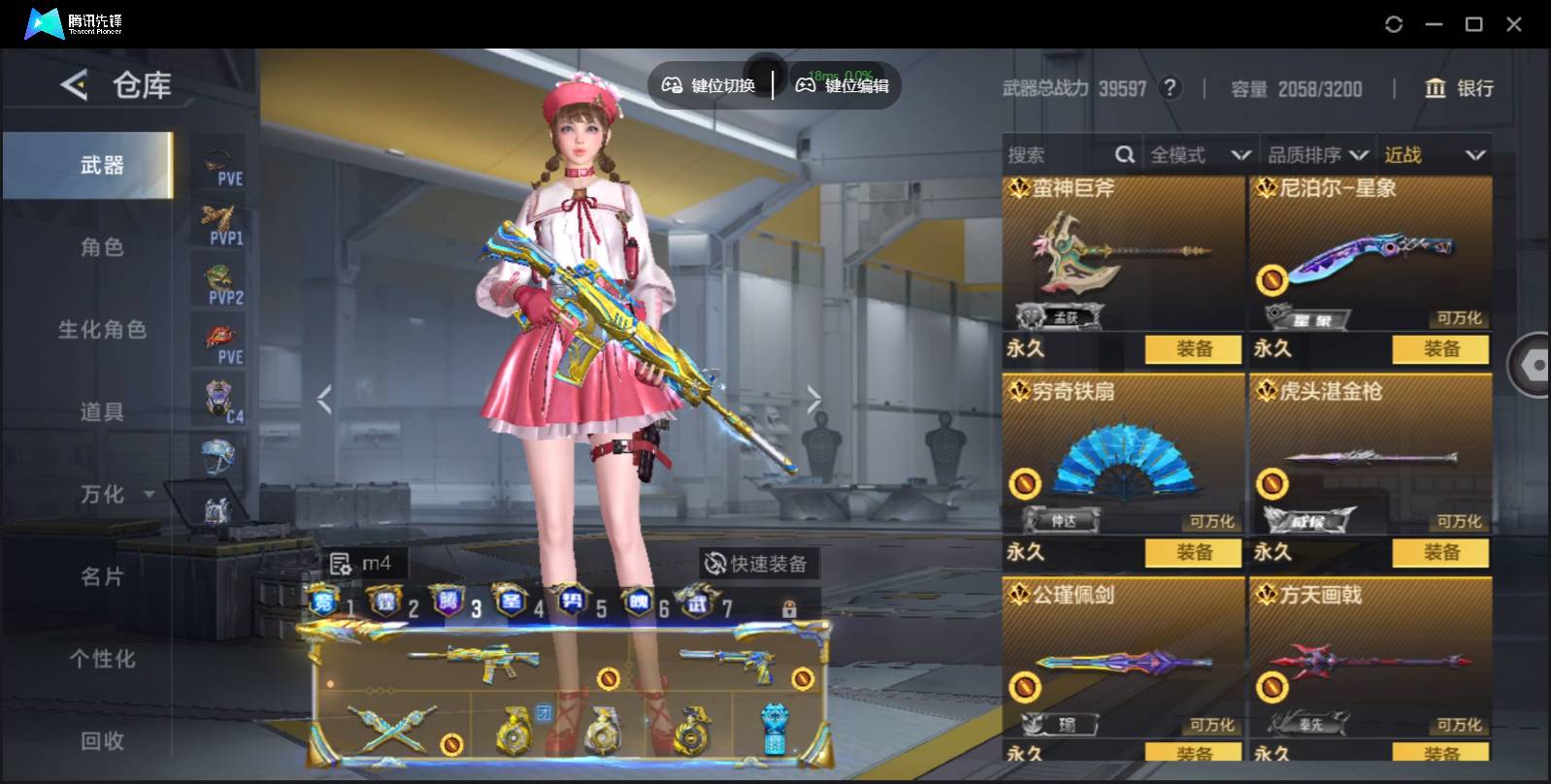Show the next character view arrow

[813, 399]
